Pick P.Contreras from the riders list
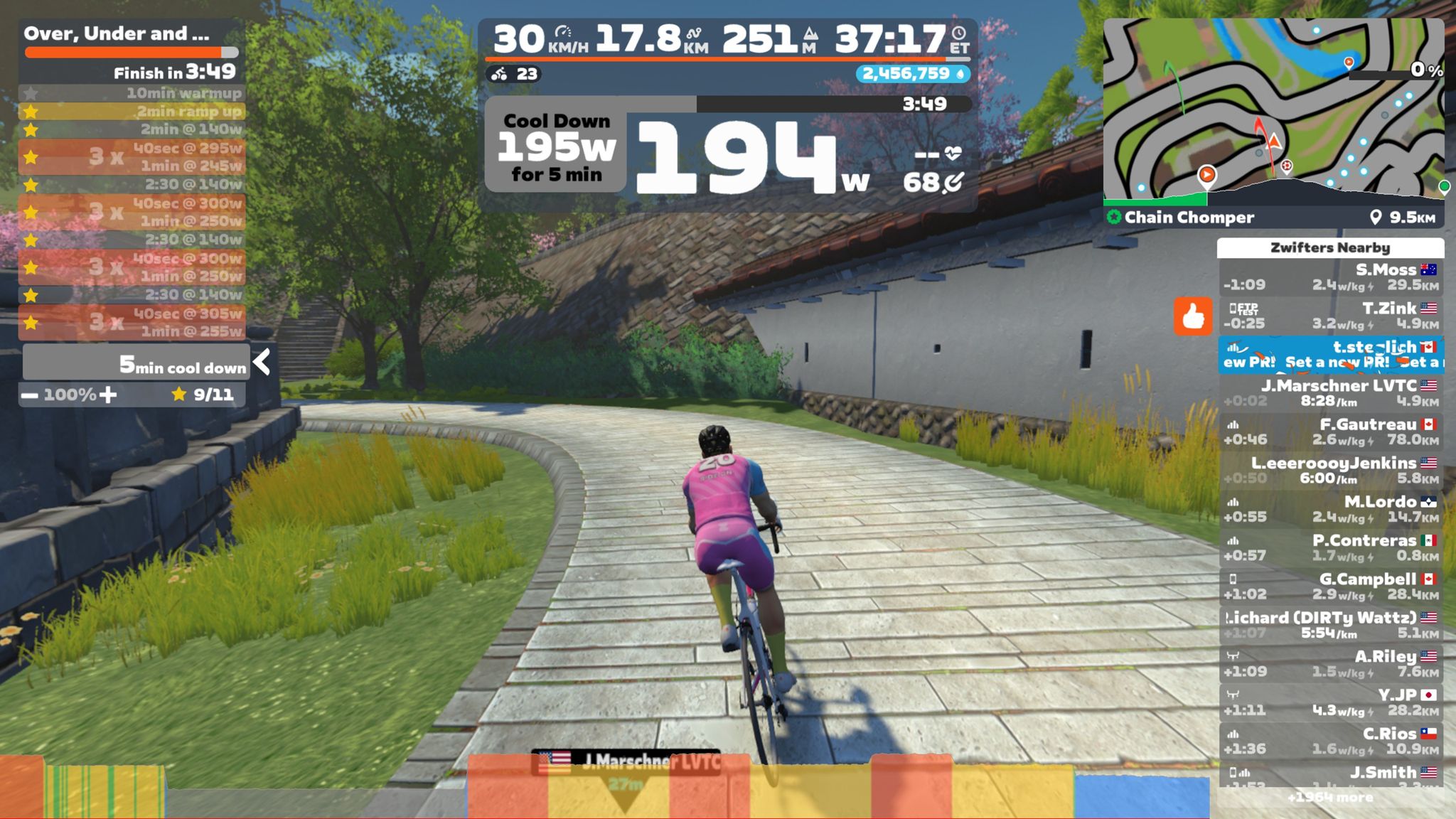1456x819 pixels. pos(1330,547)
